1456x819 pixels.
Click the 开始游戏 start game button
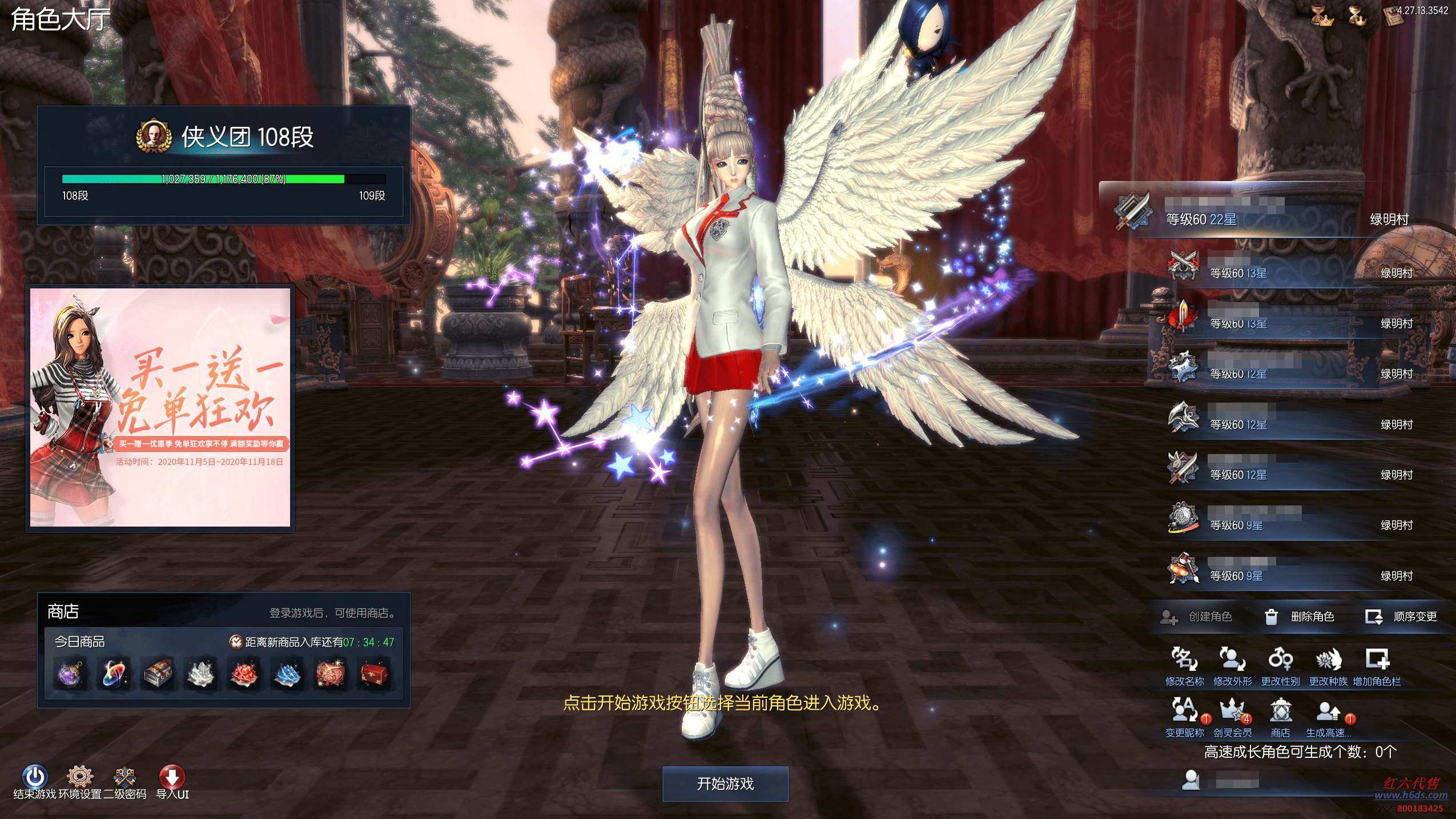(x=725, y=784)
